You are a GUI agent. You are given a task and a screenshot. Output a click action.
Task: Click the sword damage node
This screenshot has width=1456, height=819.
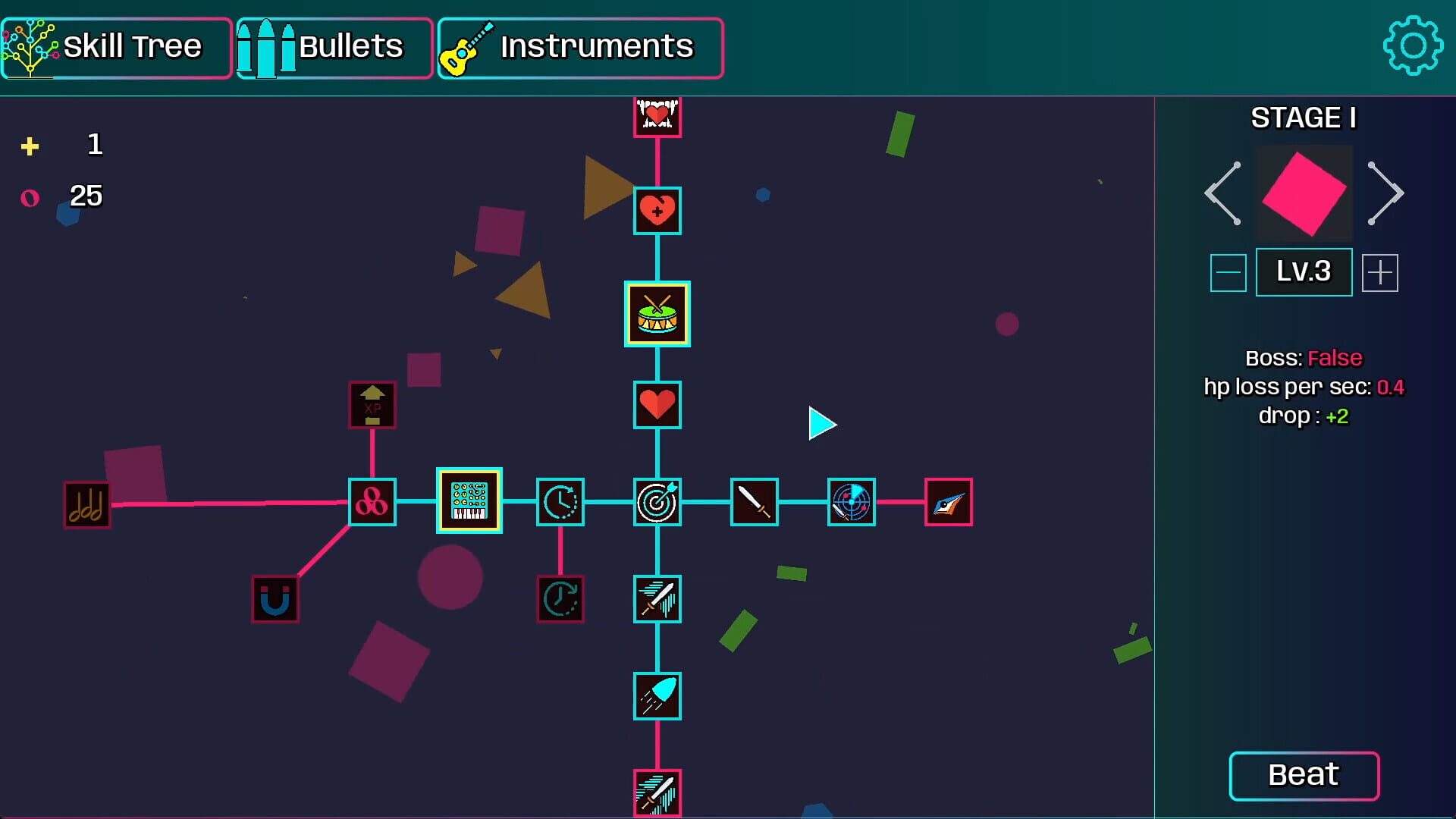[754, 502]
